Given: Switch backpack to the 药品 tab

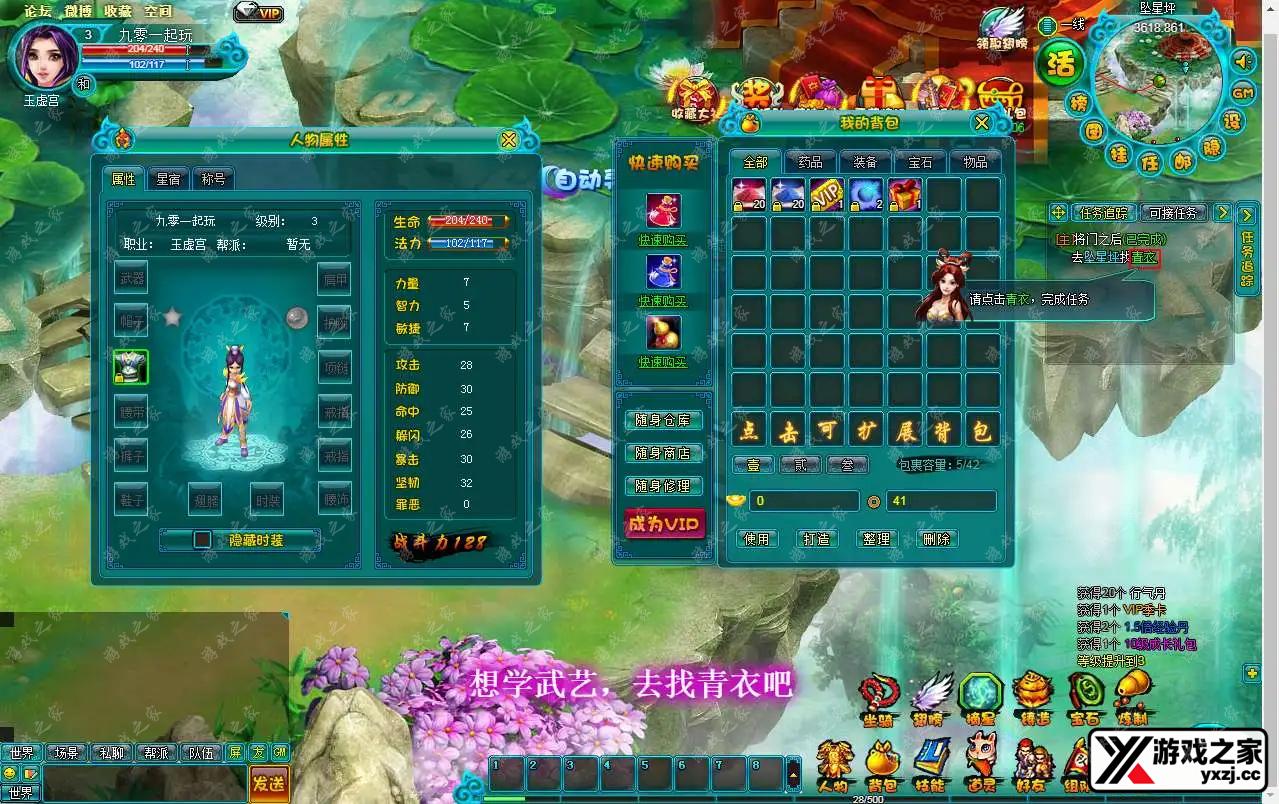Looking at the screenshot, I should 810,162.
